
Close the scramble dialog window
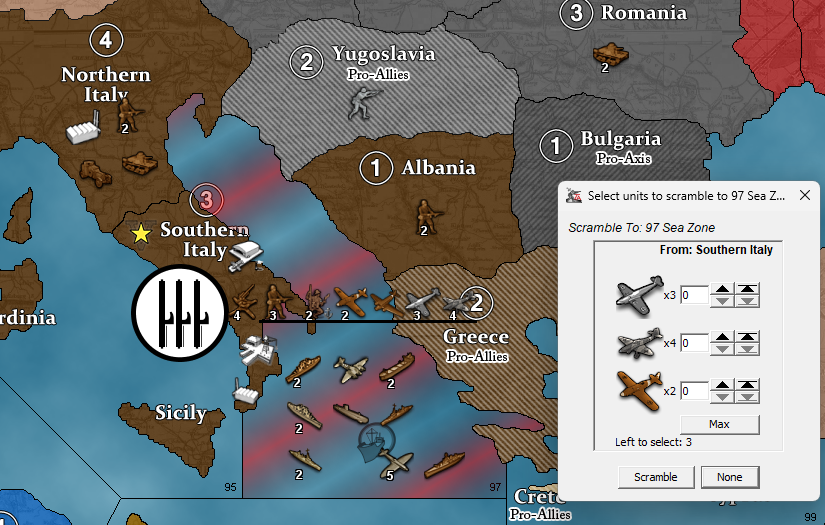[x=805, y=195]
